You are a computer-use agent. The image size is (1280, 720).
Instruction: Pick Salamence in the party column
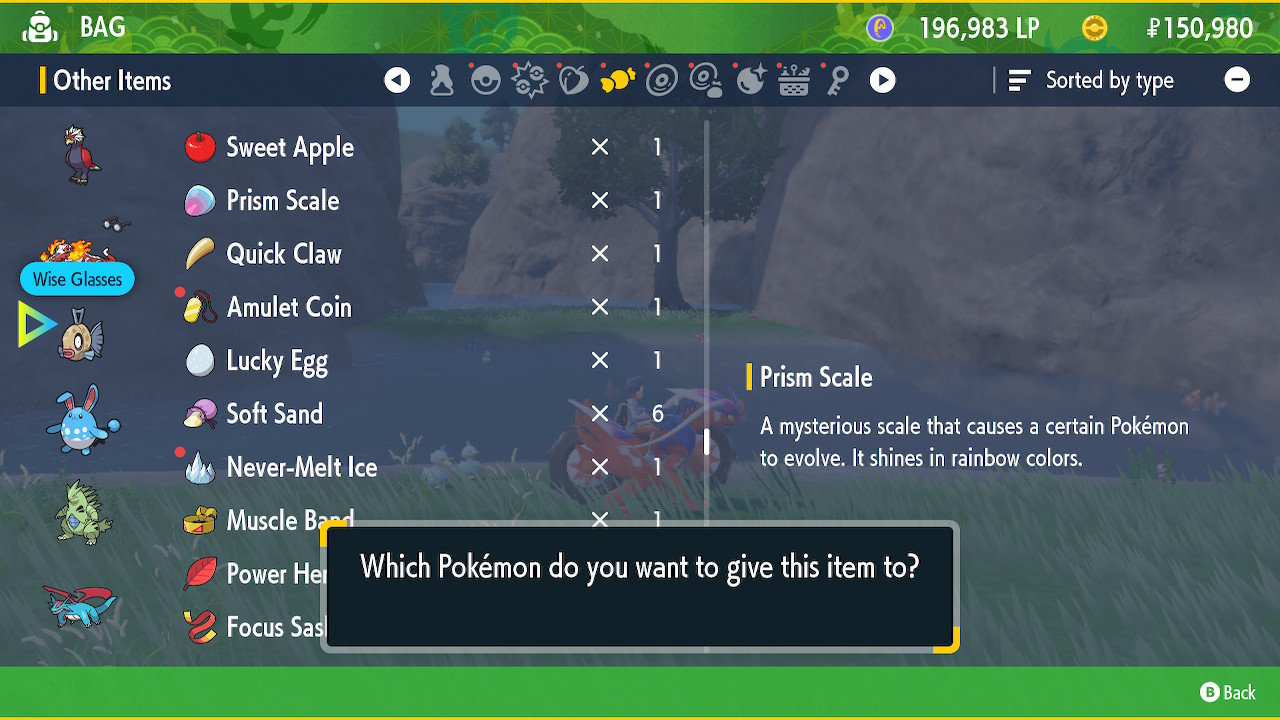click(80, 604)
